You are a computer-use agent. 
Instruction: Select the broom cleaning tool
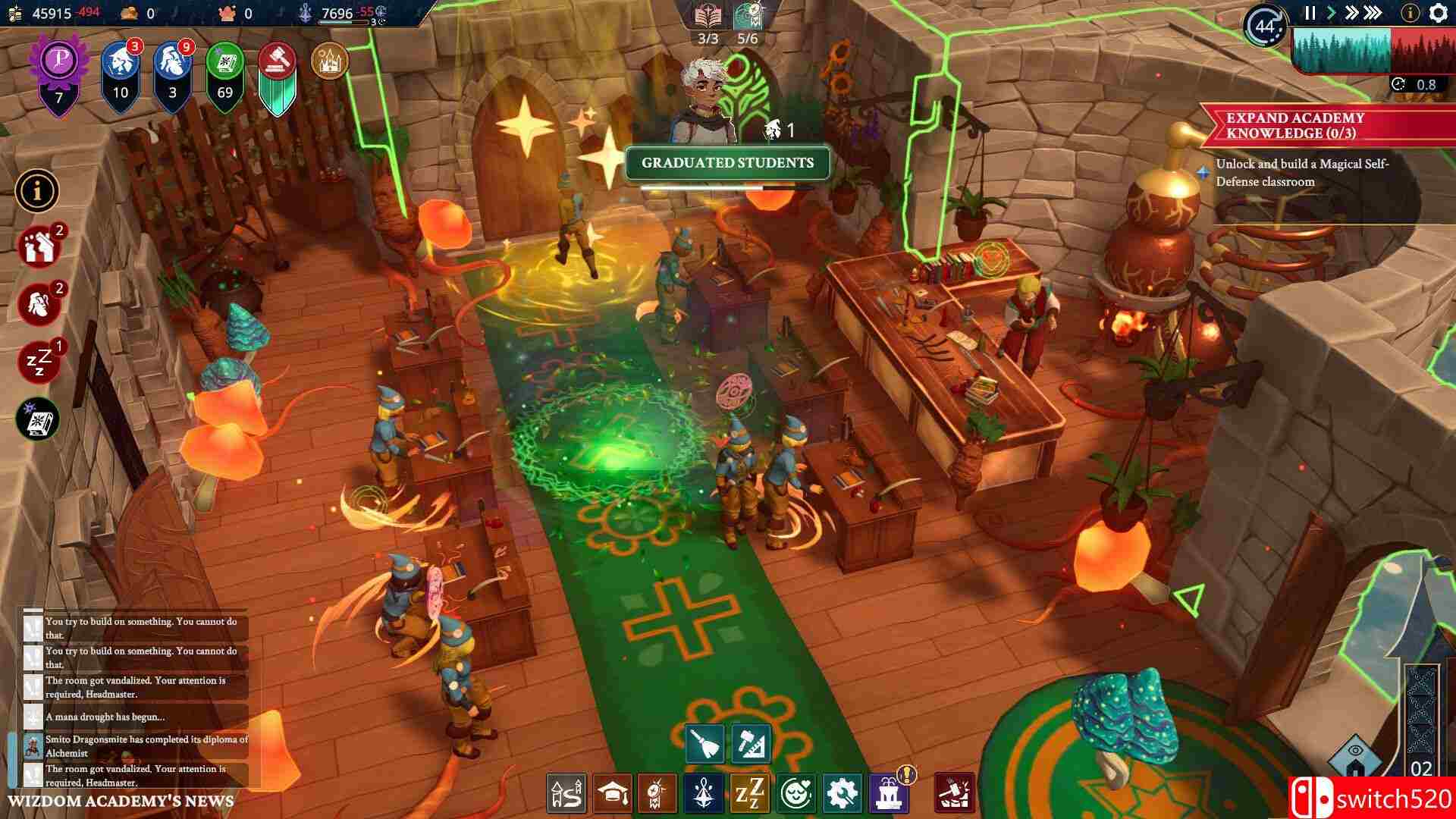pyautogui.click(x=705, y=745)
